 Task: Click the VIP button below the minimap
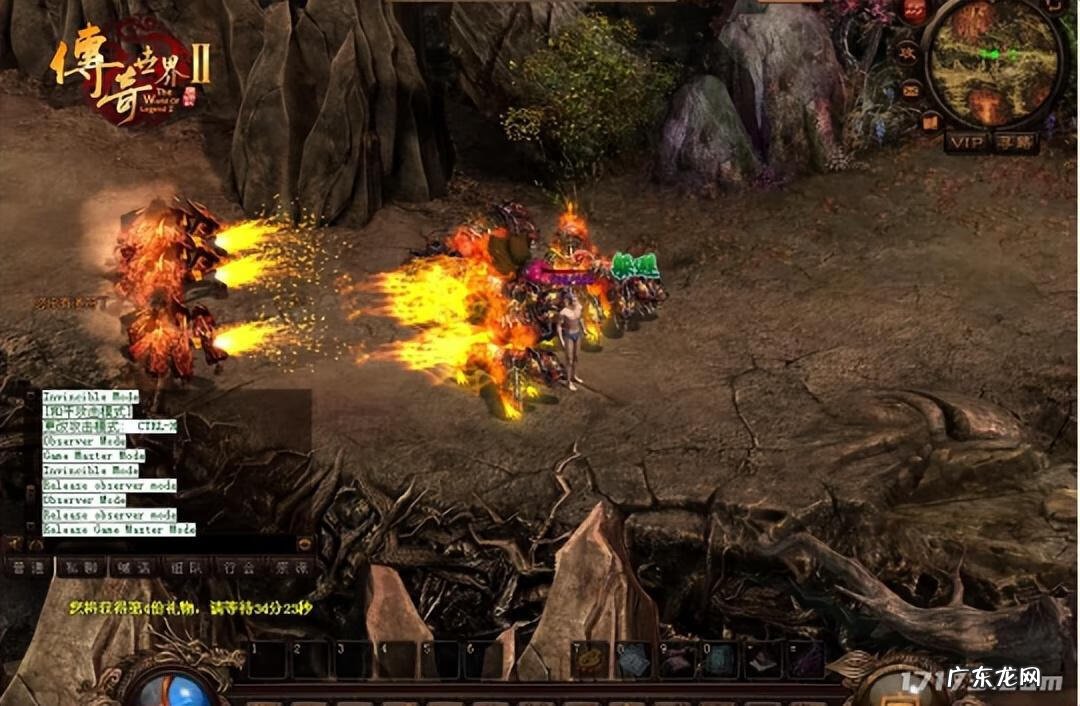966,142
